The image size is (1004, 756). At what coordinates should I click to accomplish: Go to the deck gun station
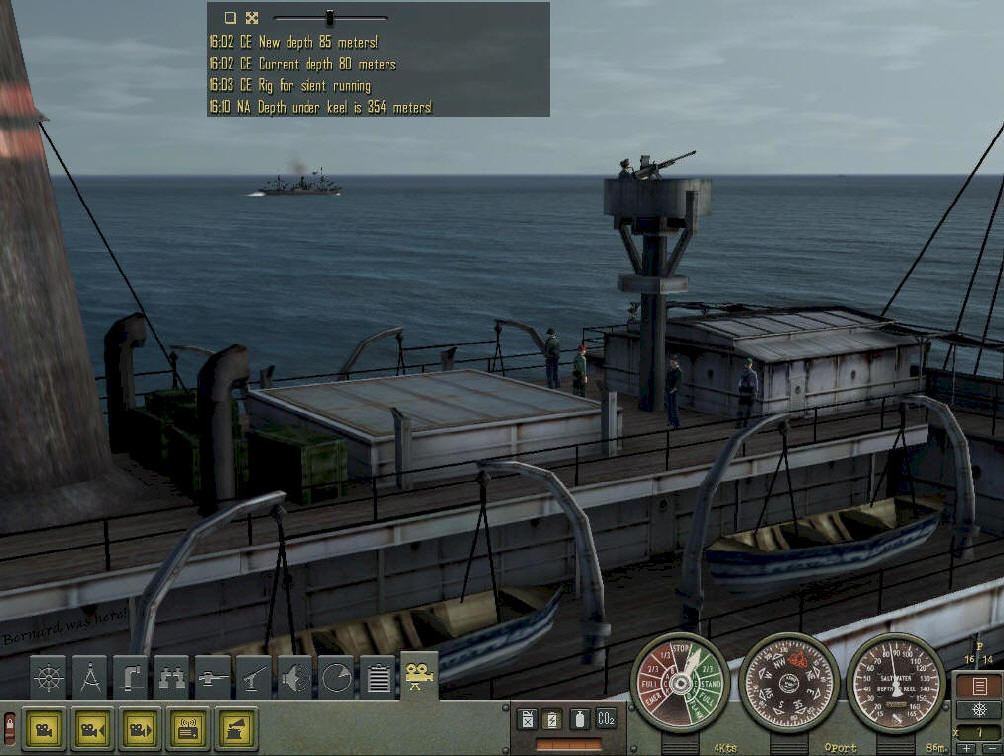point(213,679)
